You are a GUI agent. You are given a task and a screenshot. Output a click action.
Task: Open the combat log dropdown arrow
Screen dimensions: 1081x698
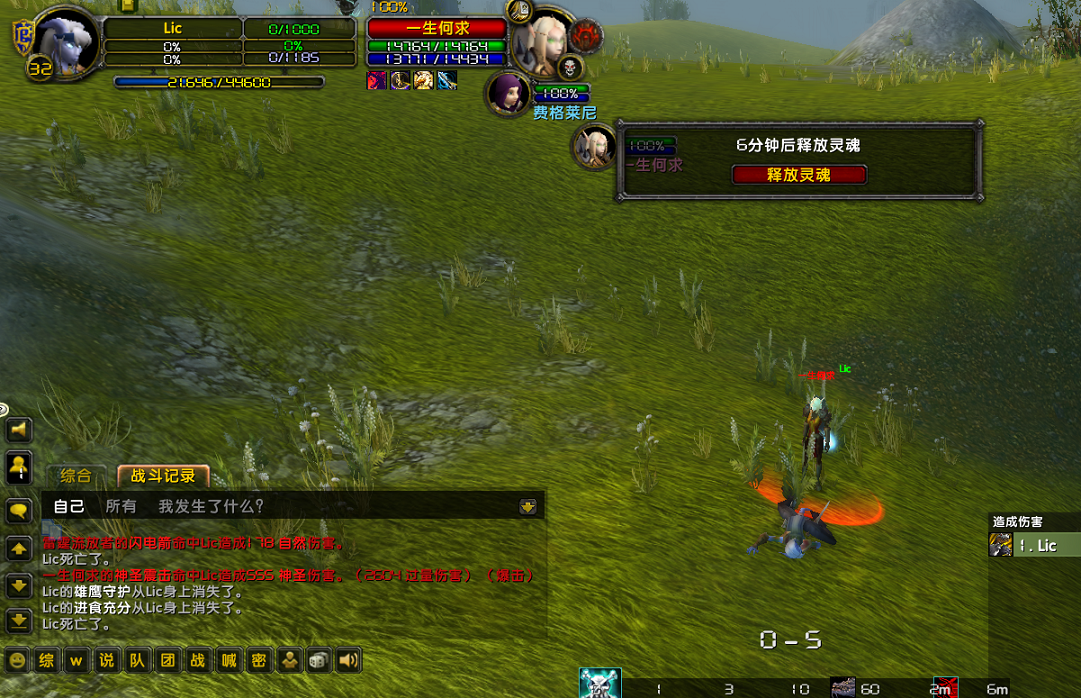click(528, 507)
